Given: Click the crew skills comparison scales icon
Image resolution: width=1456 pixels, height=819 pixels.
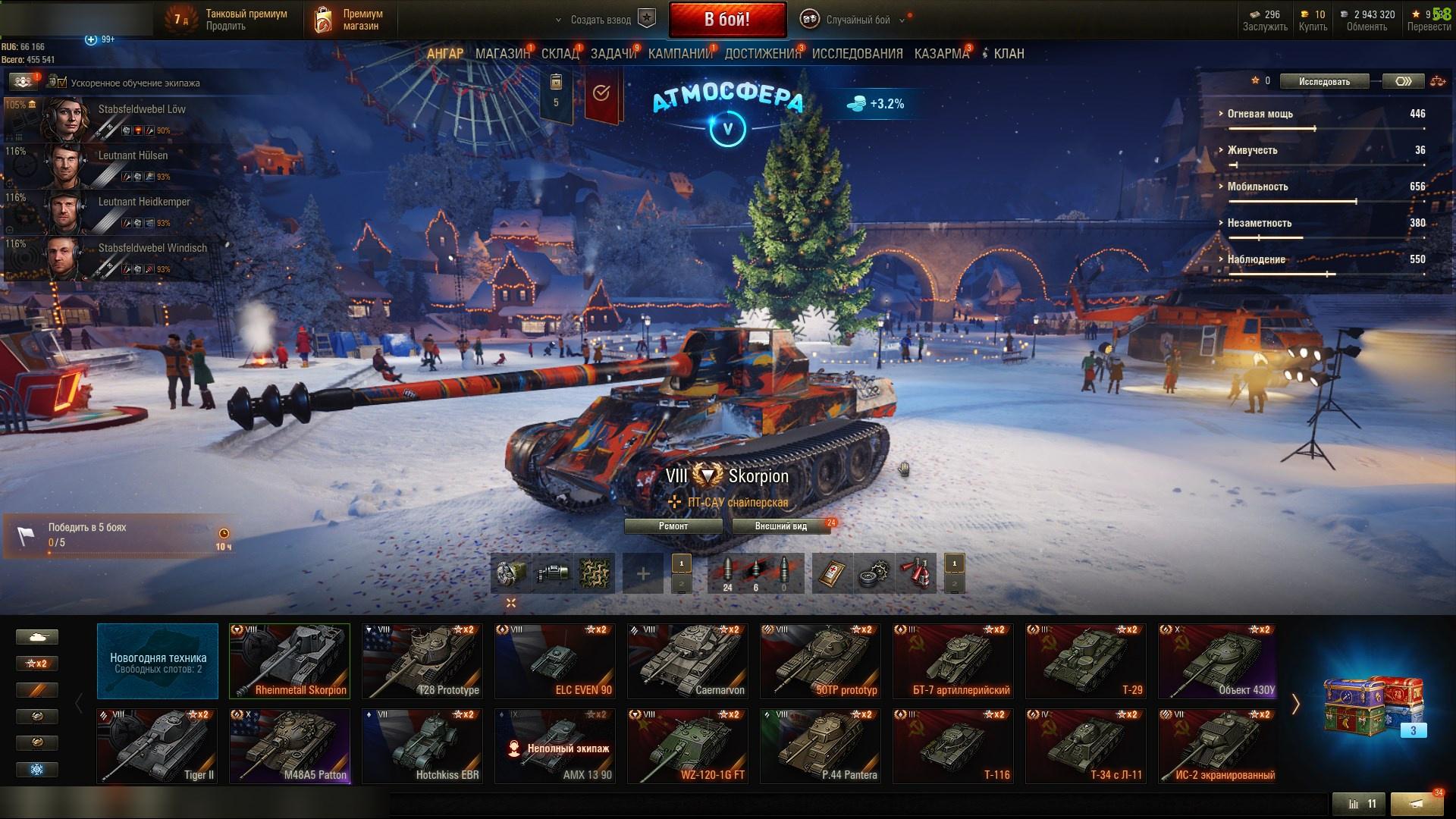Looking at the screenshot, I should pyautogui.click(x=1438, y=81).
